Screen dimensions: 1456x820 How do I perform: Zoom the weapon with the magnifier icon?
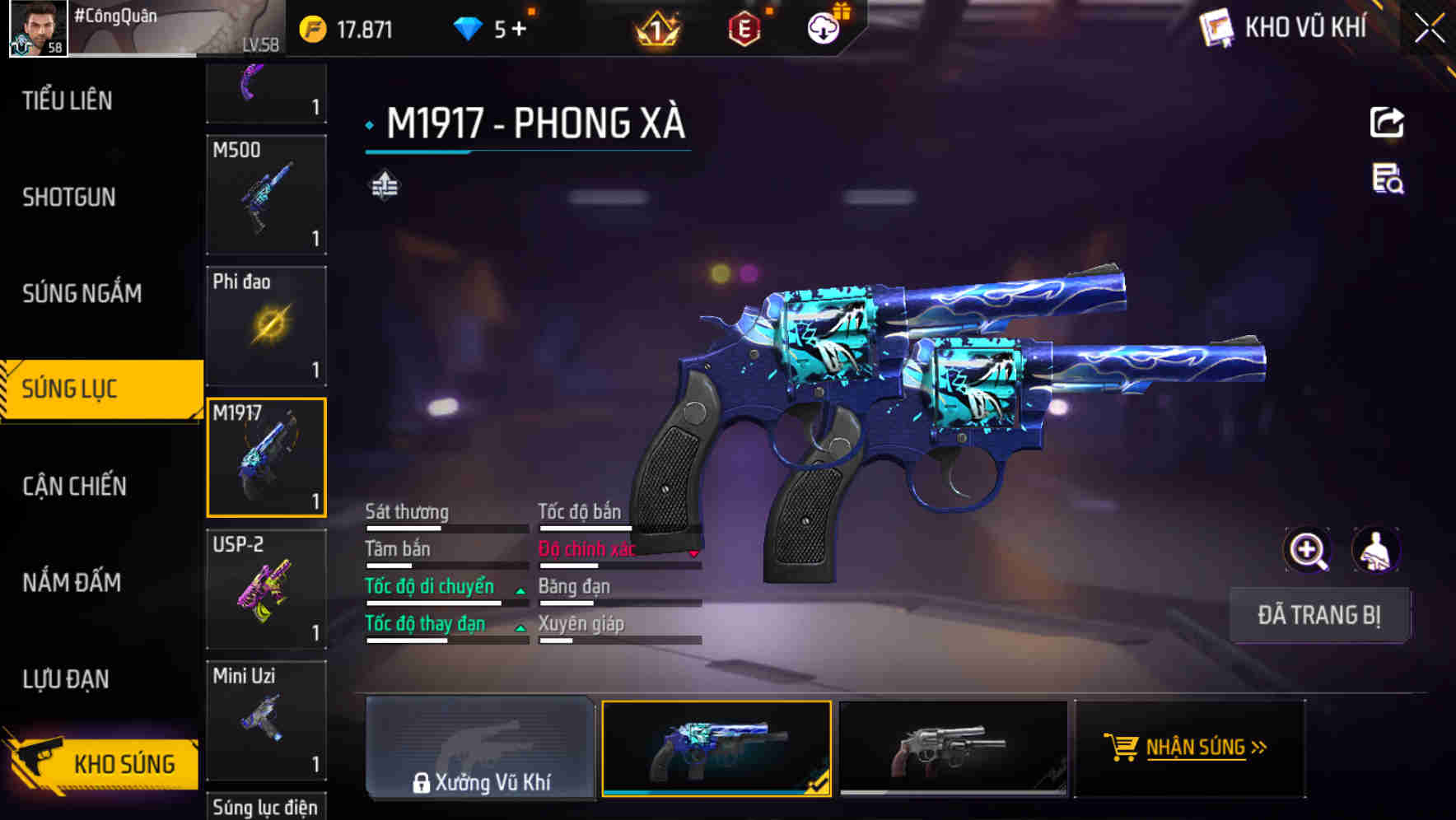point(1306,550)
